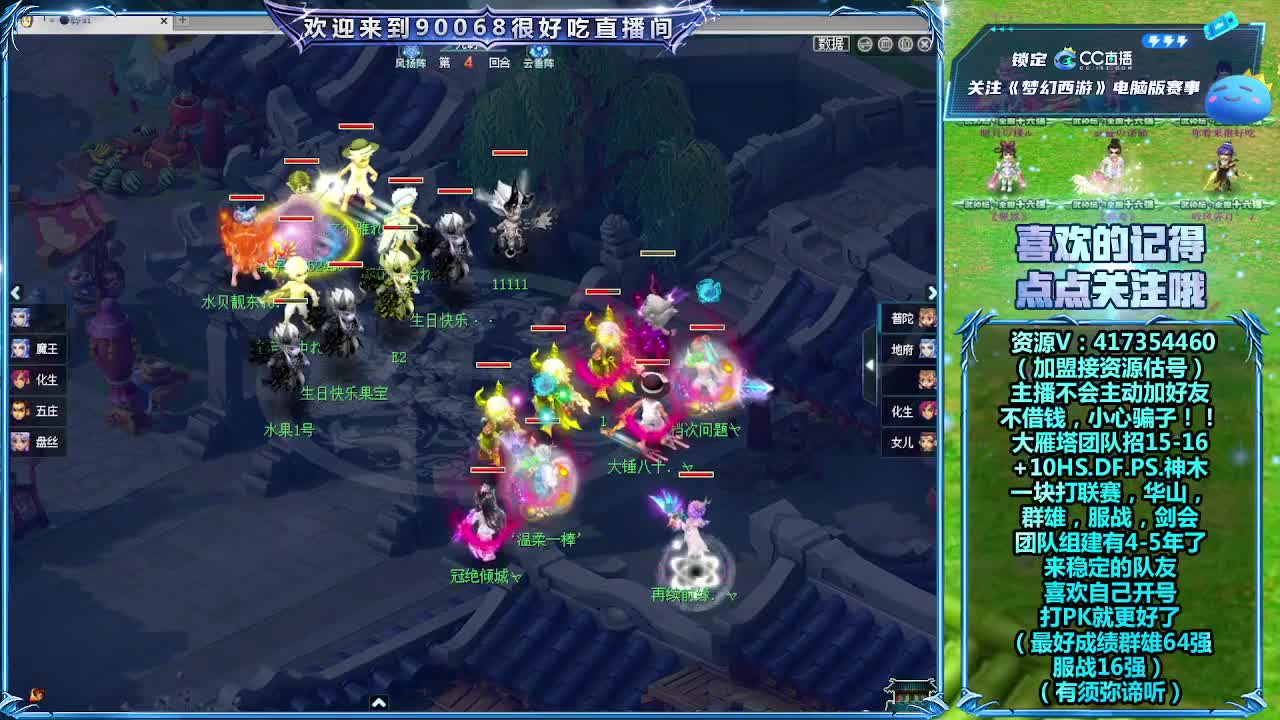Toggle the grid circular control in the top bar
Image resolution: width=1280 pixels, height=720 pixels.
point(885,44)
